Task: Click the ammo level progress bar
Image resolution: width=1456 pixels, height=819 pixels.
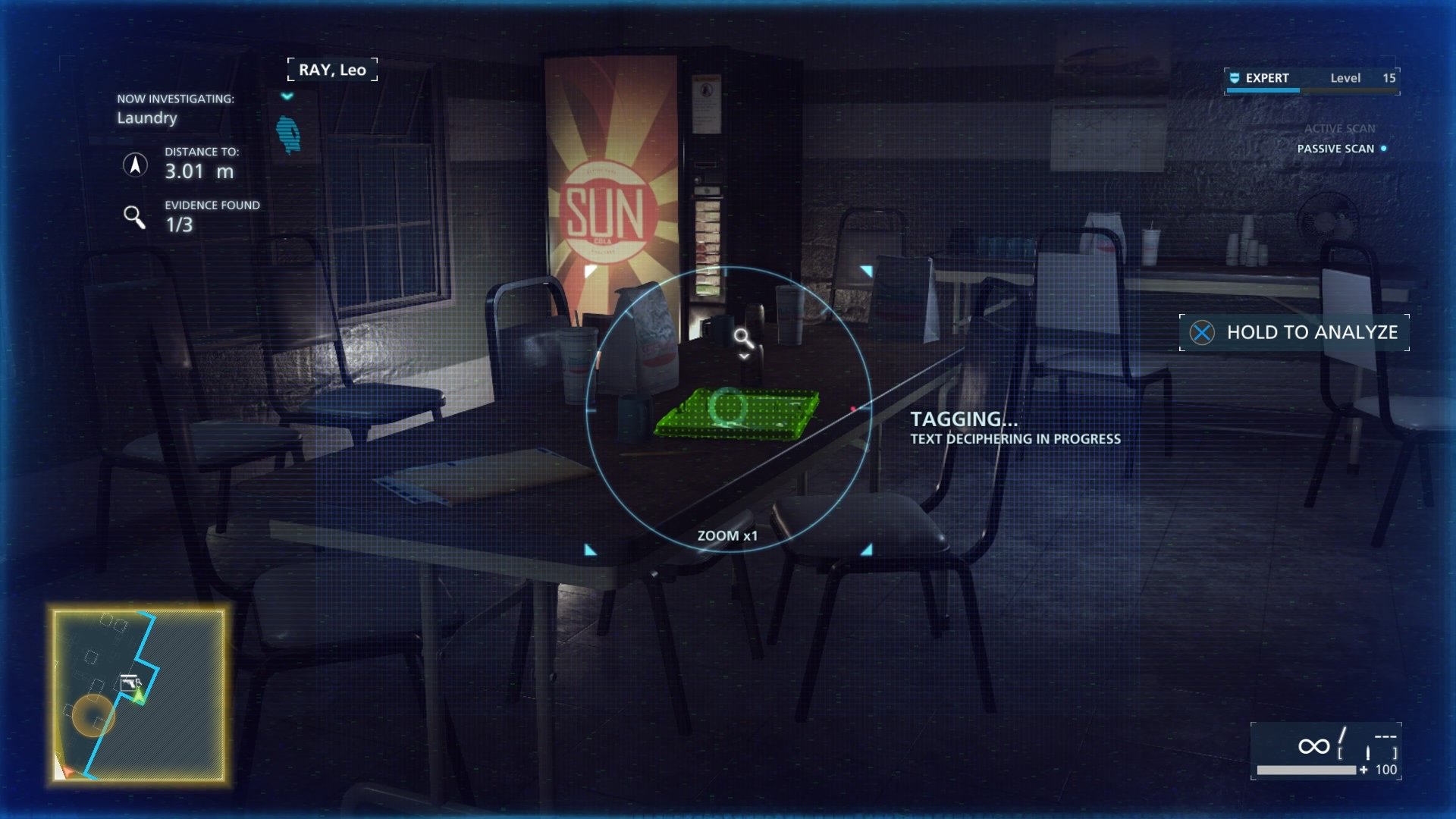Action: pyautogui.click(x=1307, y=769)
